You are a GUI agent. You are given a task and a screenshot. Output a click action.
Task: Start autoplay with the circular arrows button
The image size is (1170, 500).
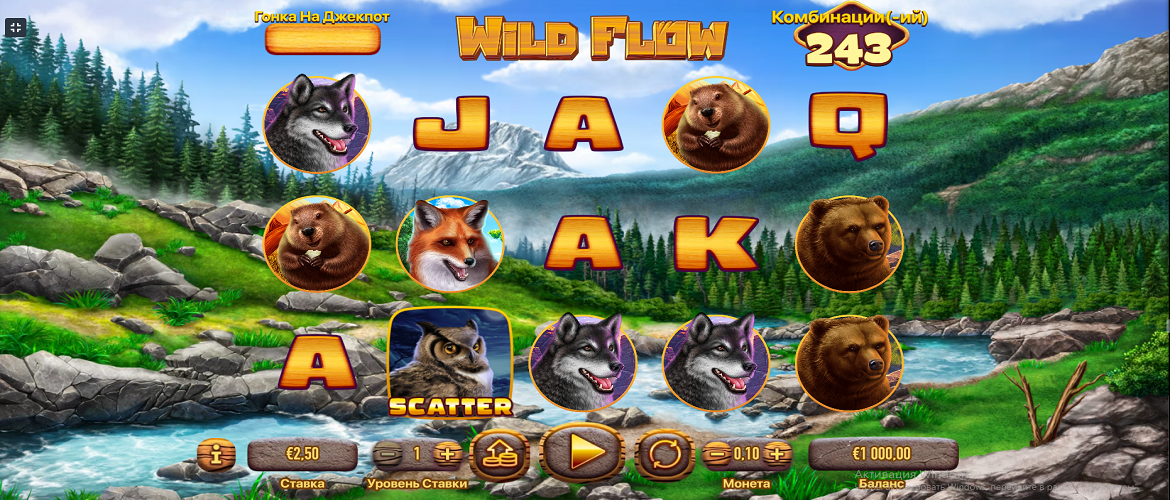[x=664, y=454]
